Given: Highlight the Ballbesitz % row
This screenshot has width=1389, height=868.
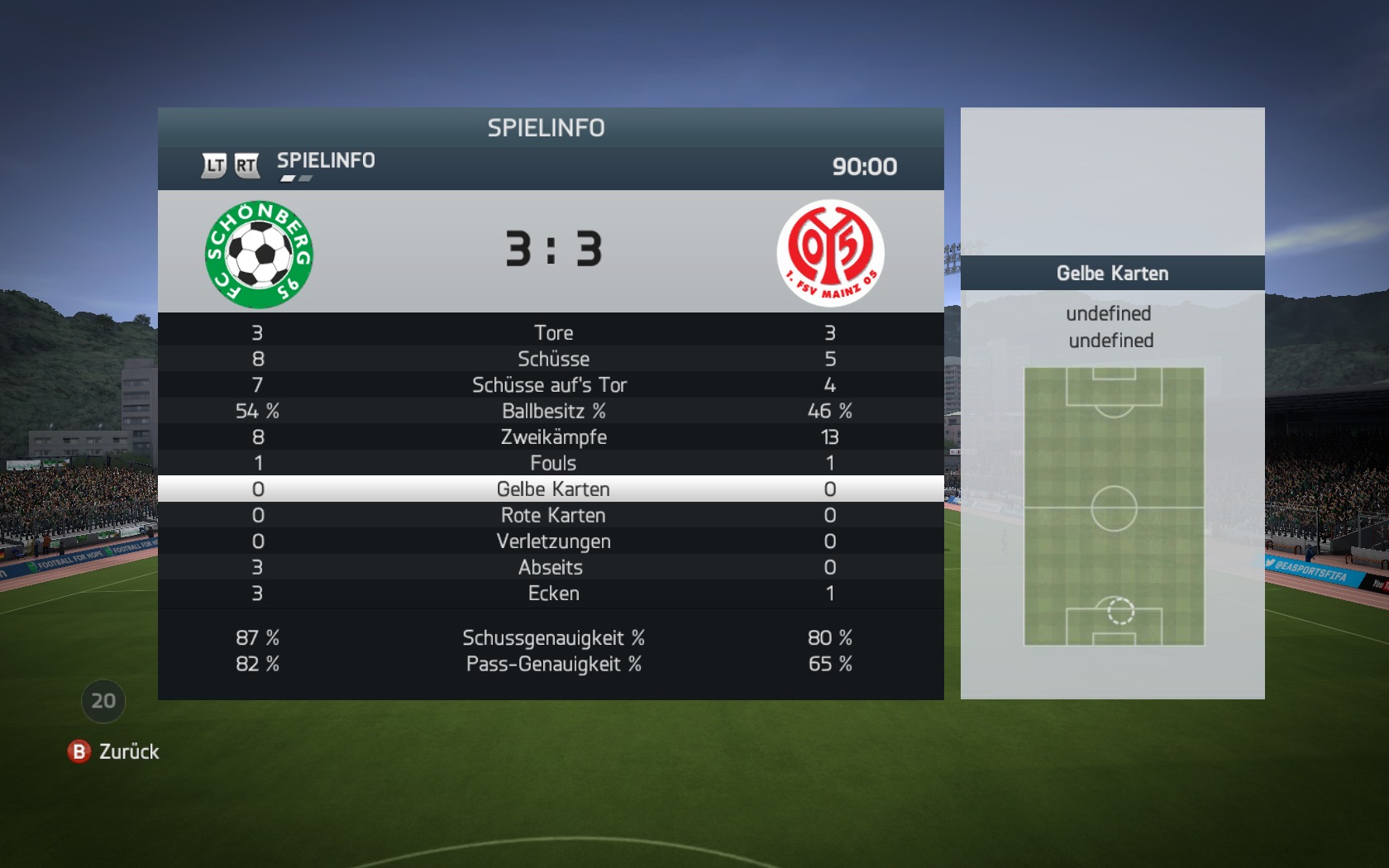Looking at the screenshot, I should (552, 411).
